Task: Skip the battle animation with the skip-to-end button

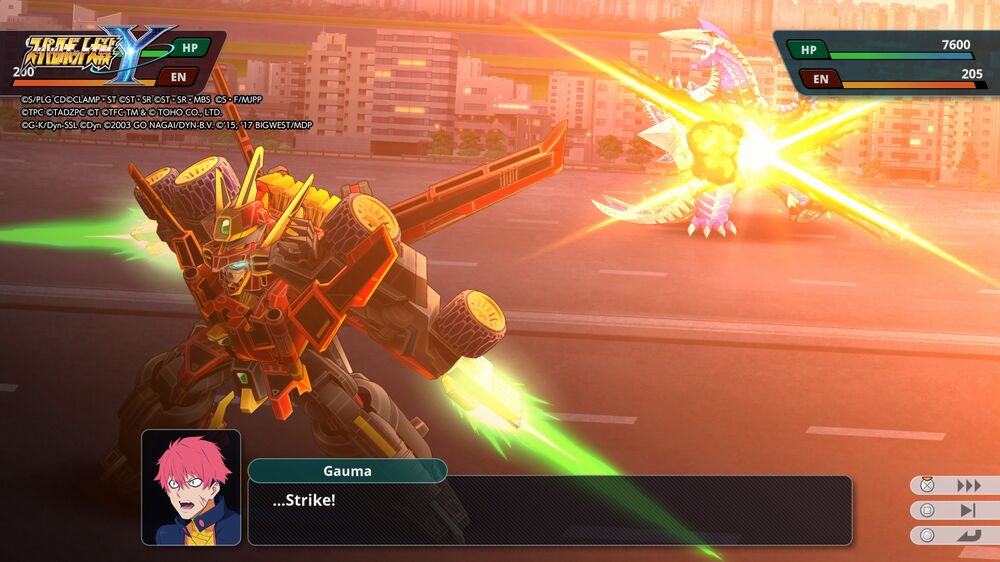Action: point(967,511)
